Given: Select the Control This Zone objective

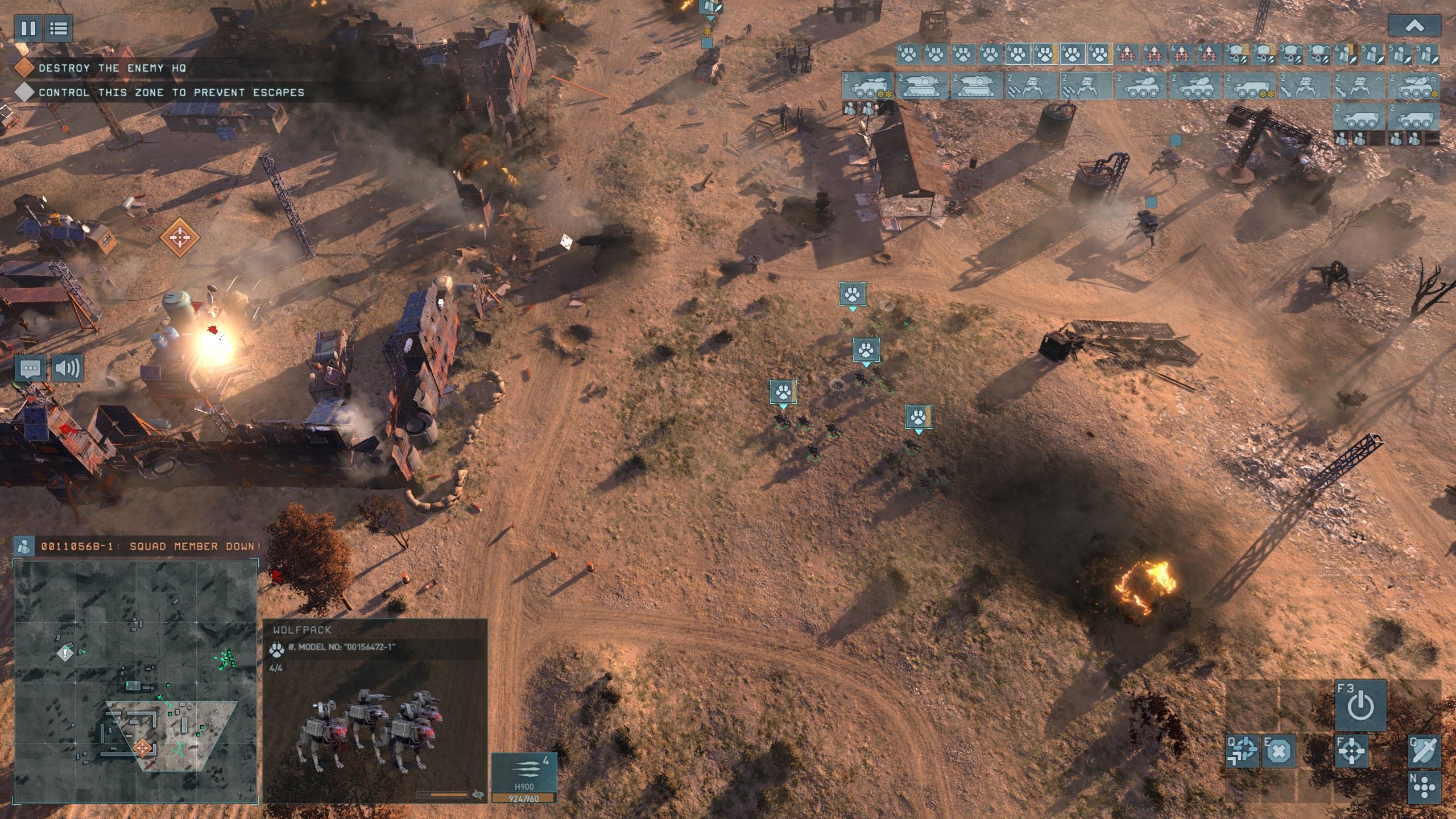Looking at the screenshot, I should [171, 92].
